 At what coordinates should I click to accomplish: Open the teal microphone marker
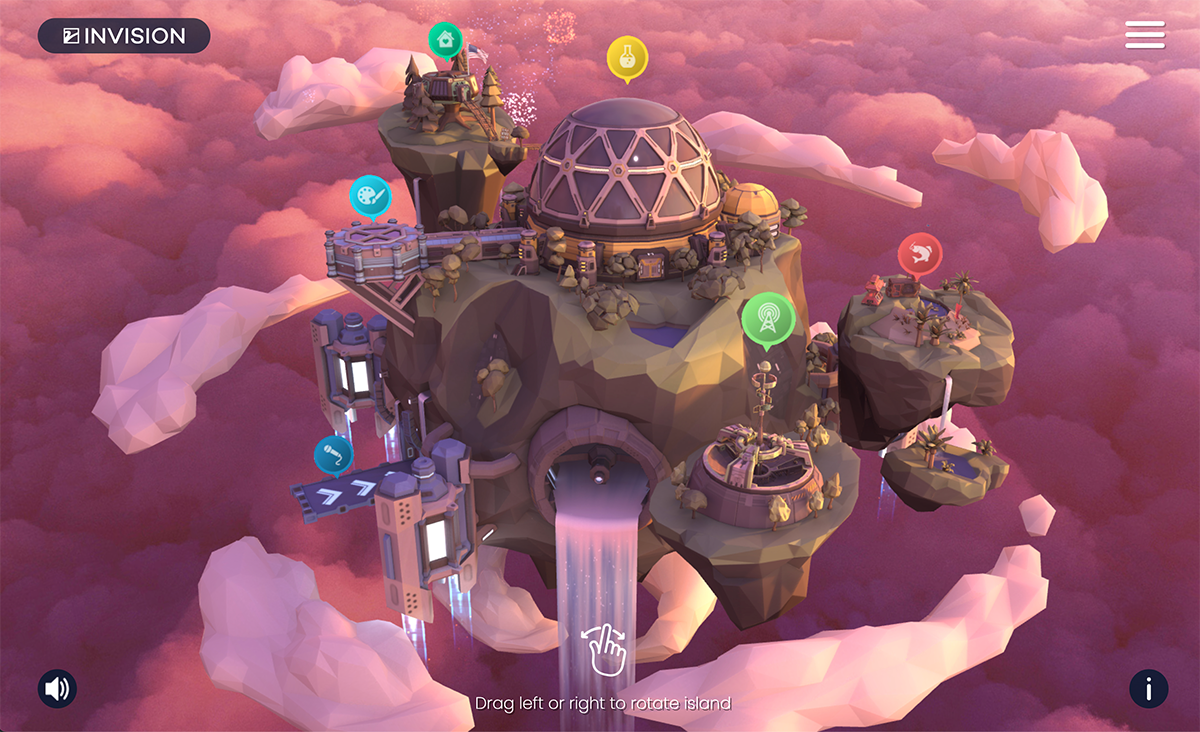[333, 455]
